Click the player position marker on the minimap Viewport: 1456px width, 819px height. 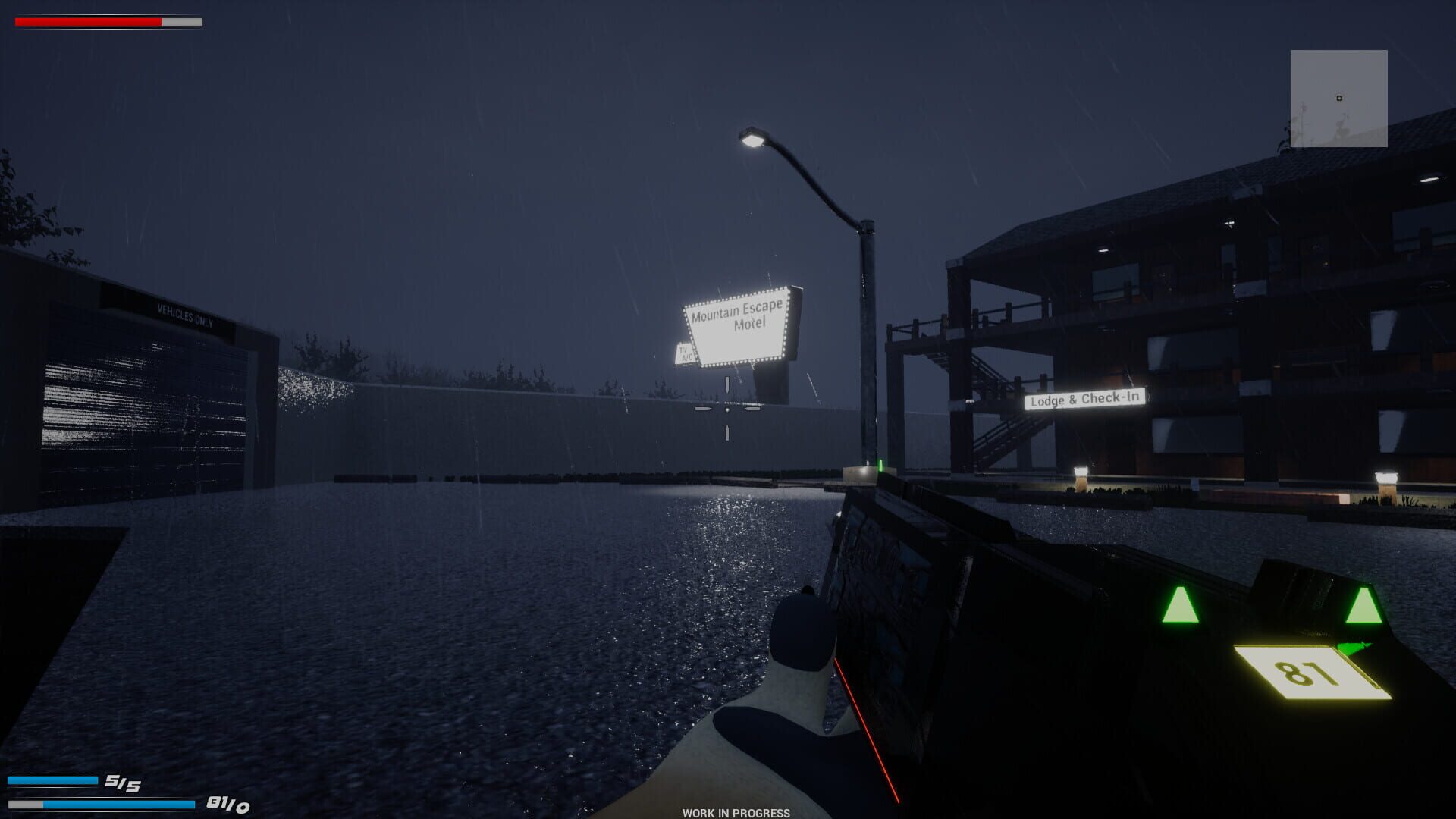(x=1339, y=97)
